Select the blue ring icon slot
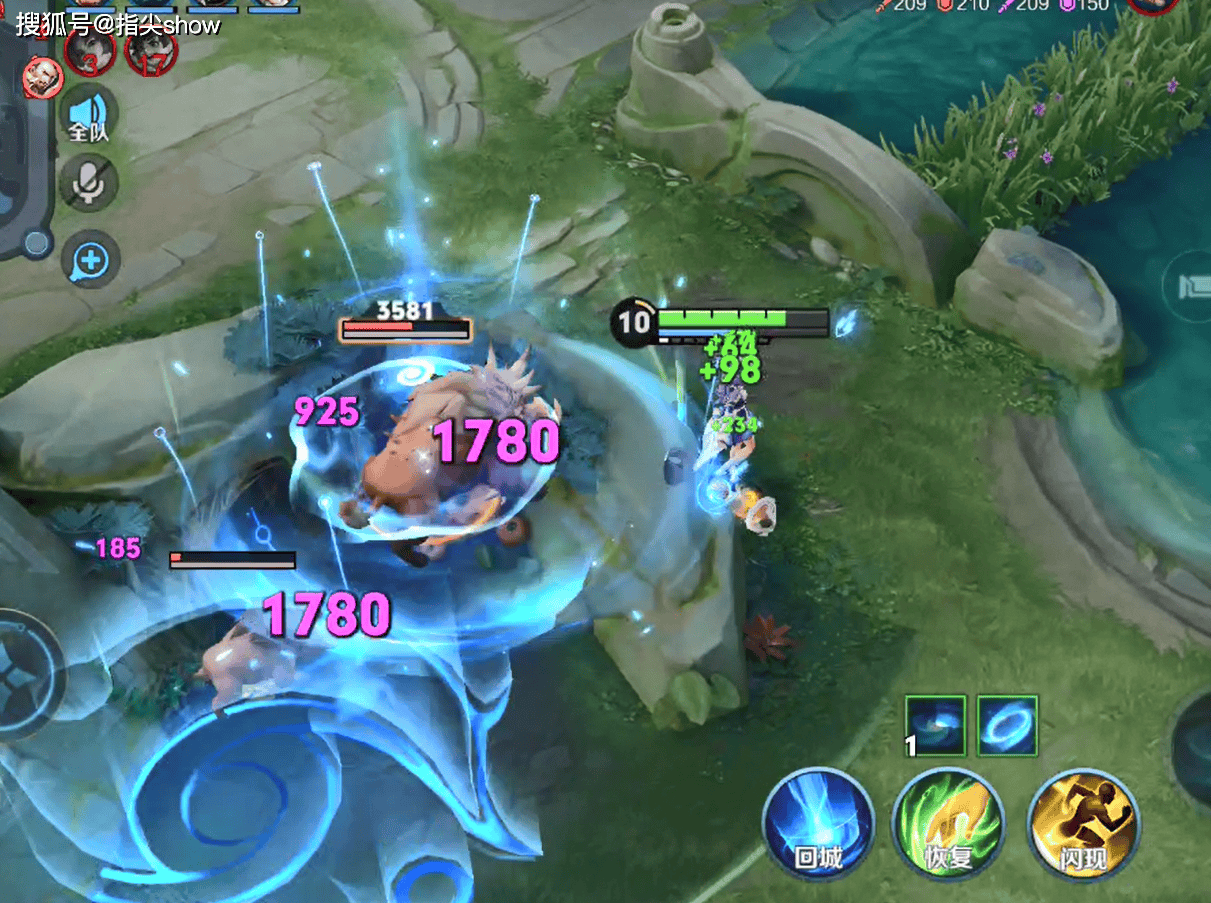The width and height of the screenshot is (1211, 903). coord(1007,726)
